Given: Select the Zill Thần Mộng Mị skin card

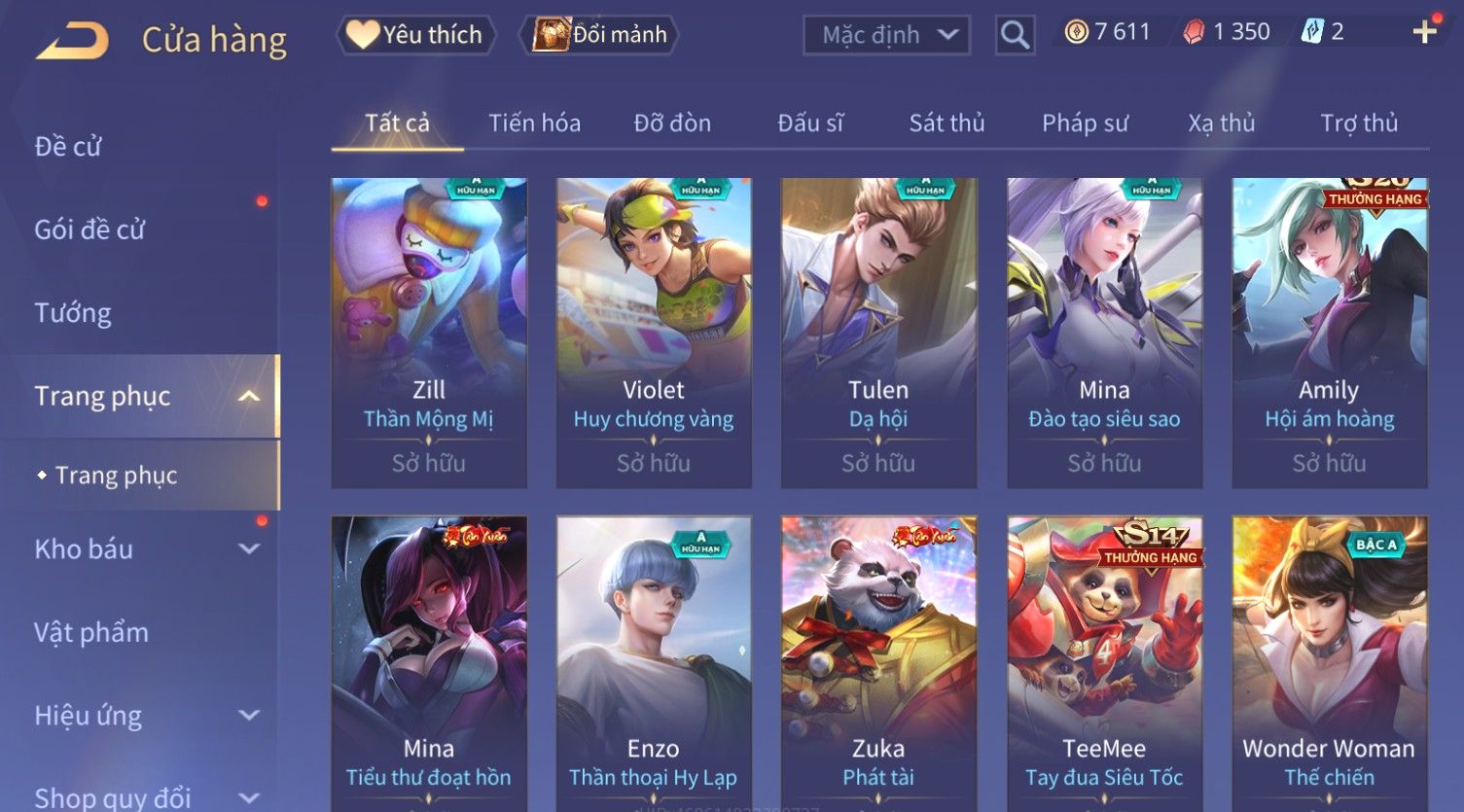Looking at the screenshot, I should pos(429,333).
